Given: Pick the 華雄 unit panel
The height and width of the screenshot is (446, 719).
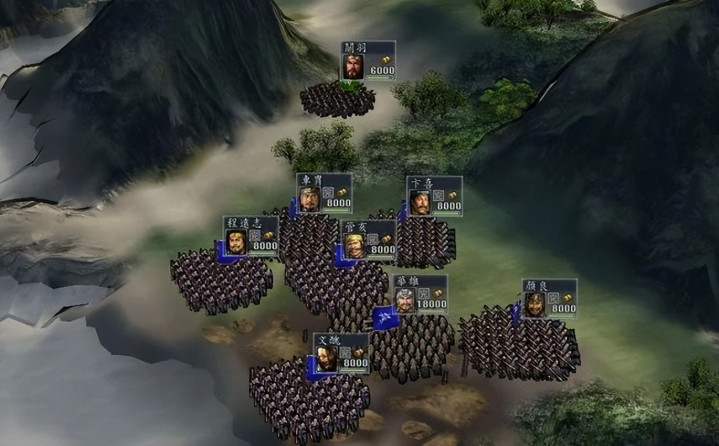Looking at the screenshot, I should click(x=419, y=294).
